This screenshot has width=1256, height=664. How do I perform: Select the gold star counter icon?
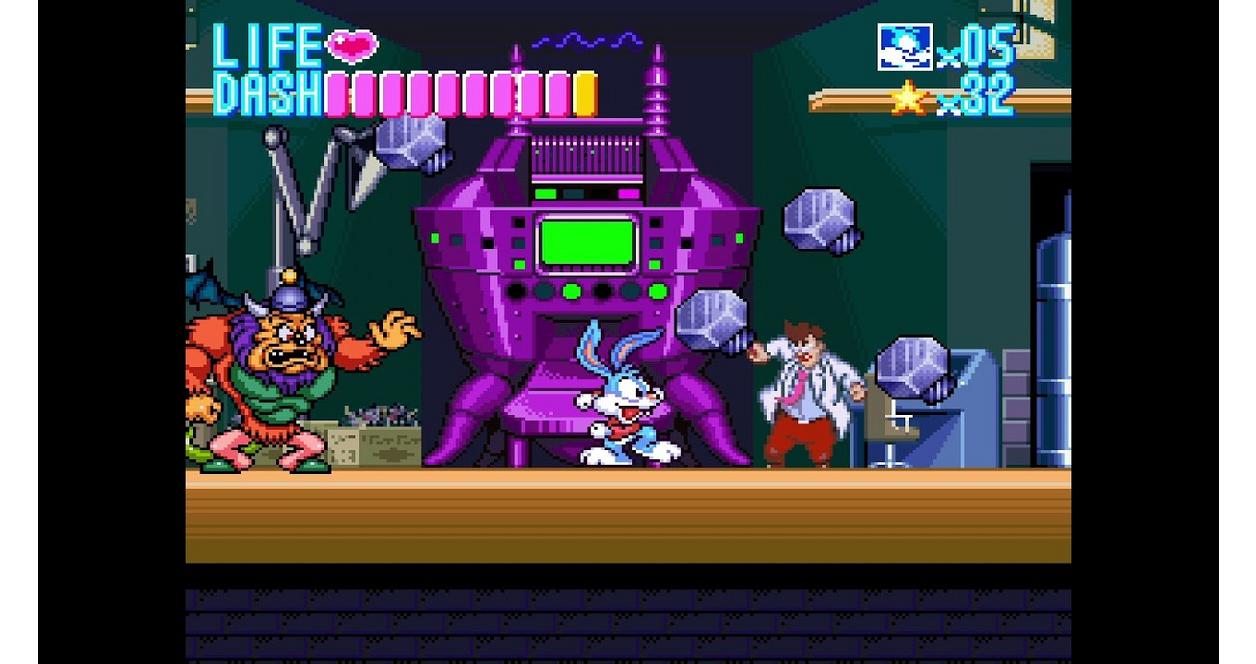point(908,98)
